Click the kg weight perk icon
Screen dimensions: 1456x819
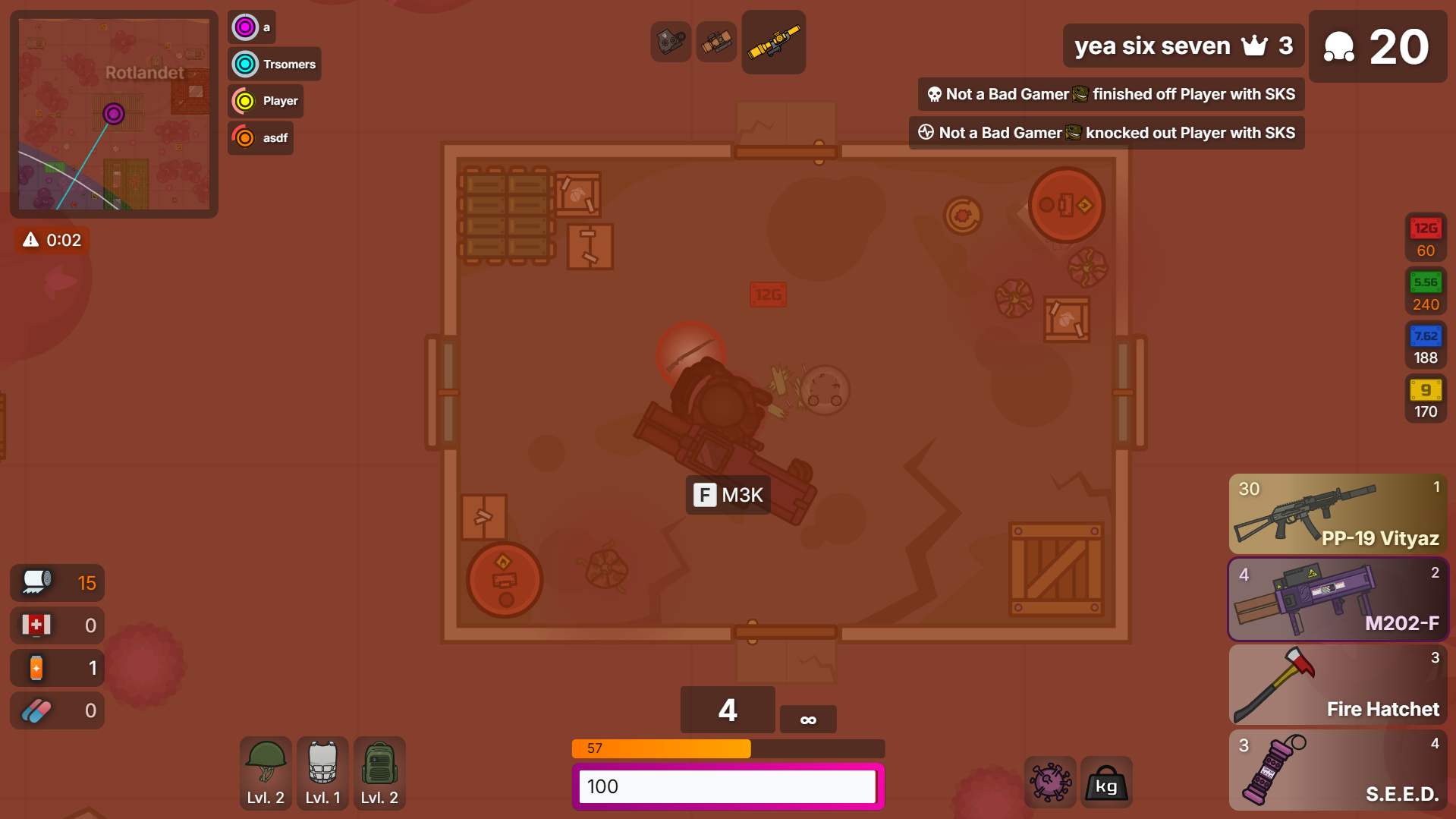(1105, 782)
